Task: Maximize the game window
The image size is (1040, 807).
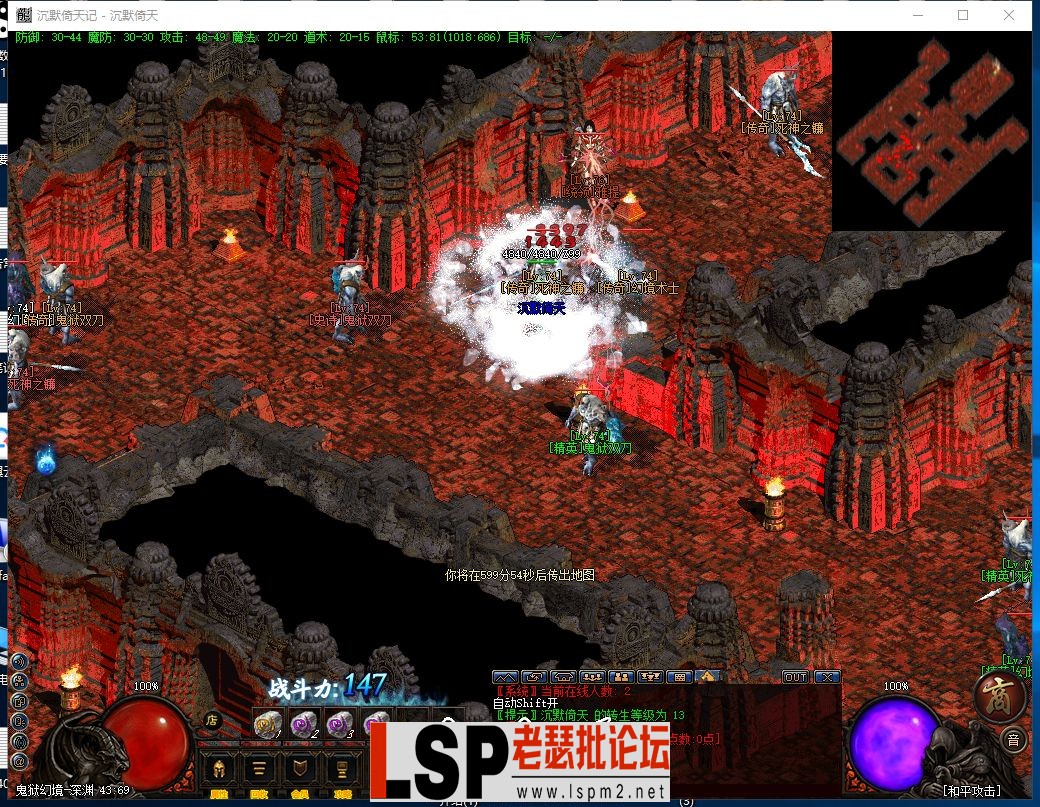Action: [x=963, y=15]
